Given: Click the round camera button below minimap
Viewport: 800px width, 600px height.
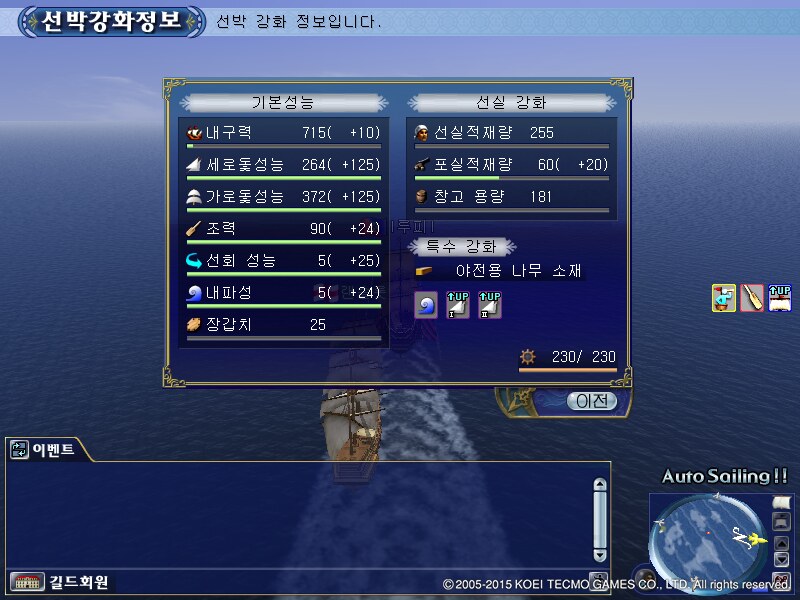Looking at the screenshot, I should (782, 580).
